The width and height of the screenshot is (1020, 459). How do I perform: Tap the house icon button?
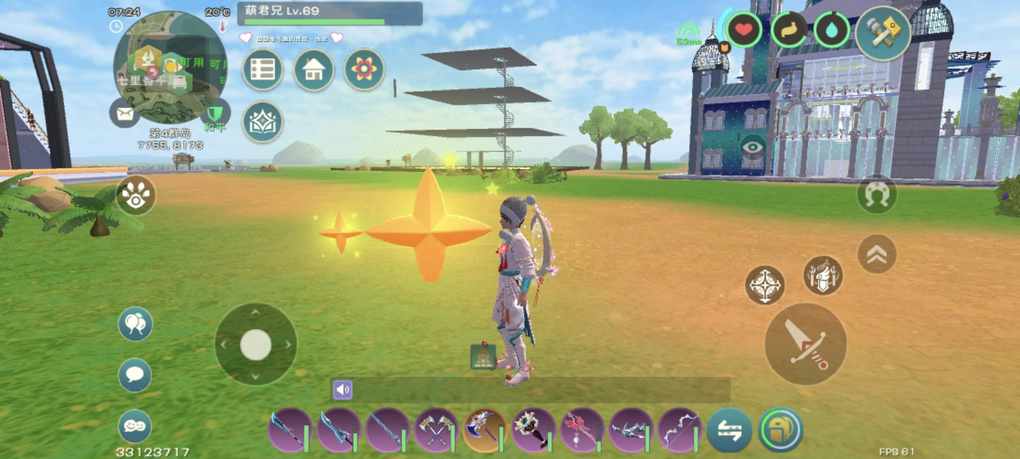(314, 70)
